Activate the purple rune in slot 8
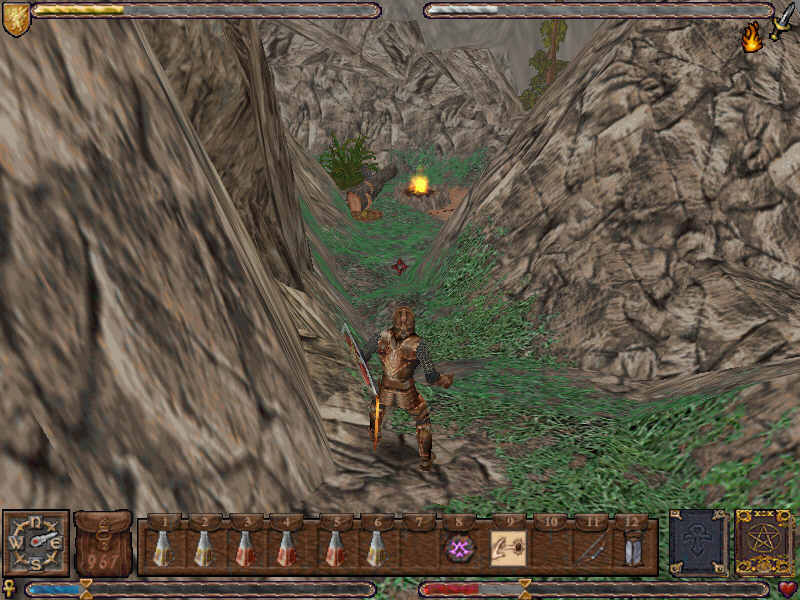This screenshot has height=600, width=800. pos(459,548)
